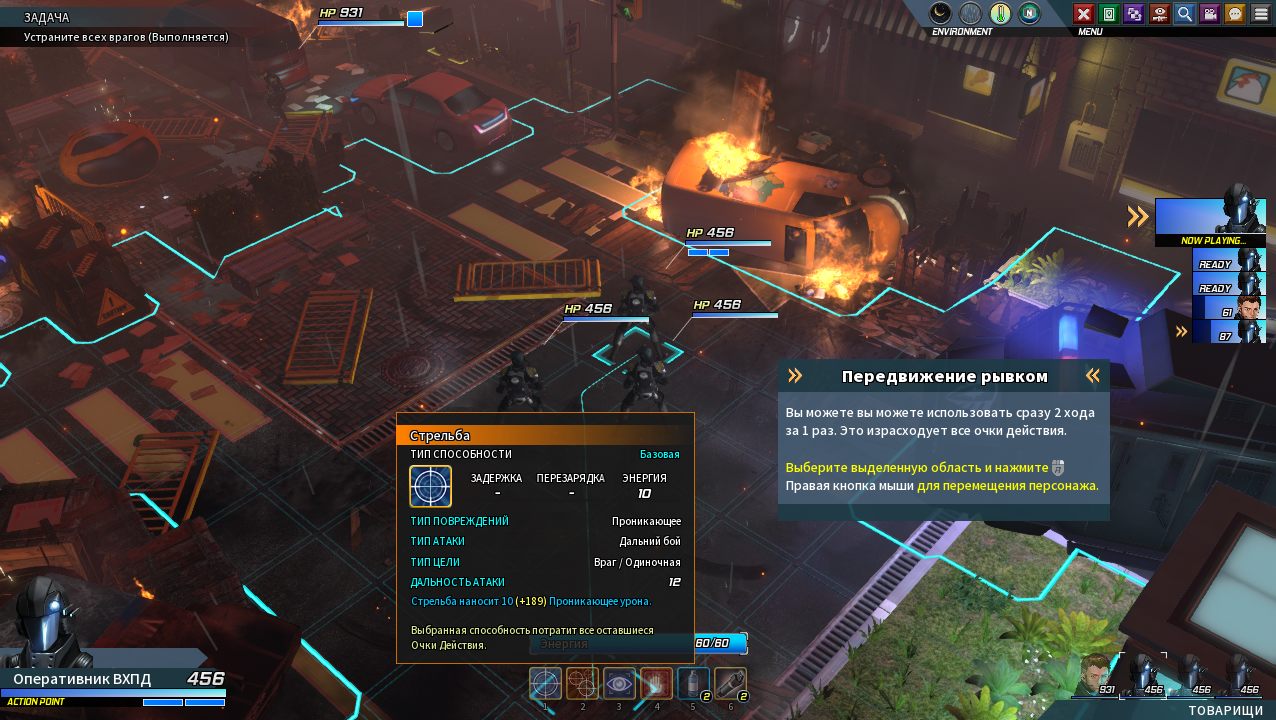This screenshot has width=1276, height=720.
Task: Use the canister grenade item
Action: click(693, 683)
